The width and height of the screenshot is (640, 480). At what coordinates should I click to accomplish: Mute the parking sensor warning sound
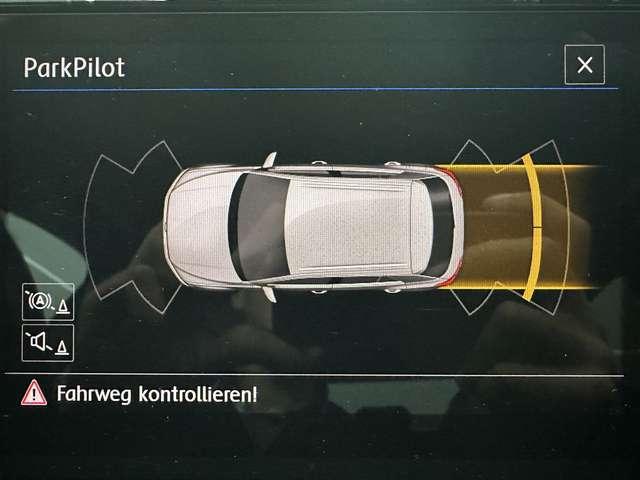coord(48,343)
